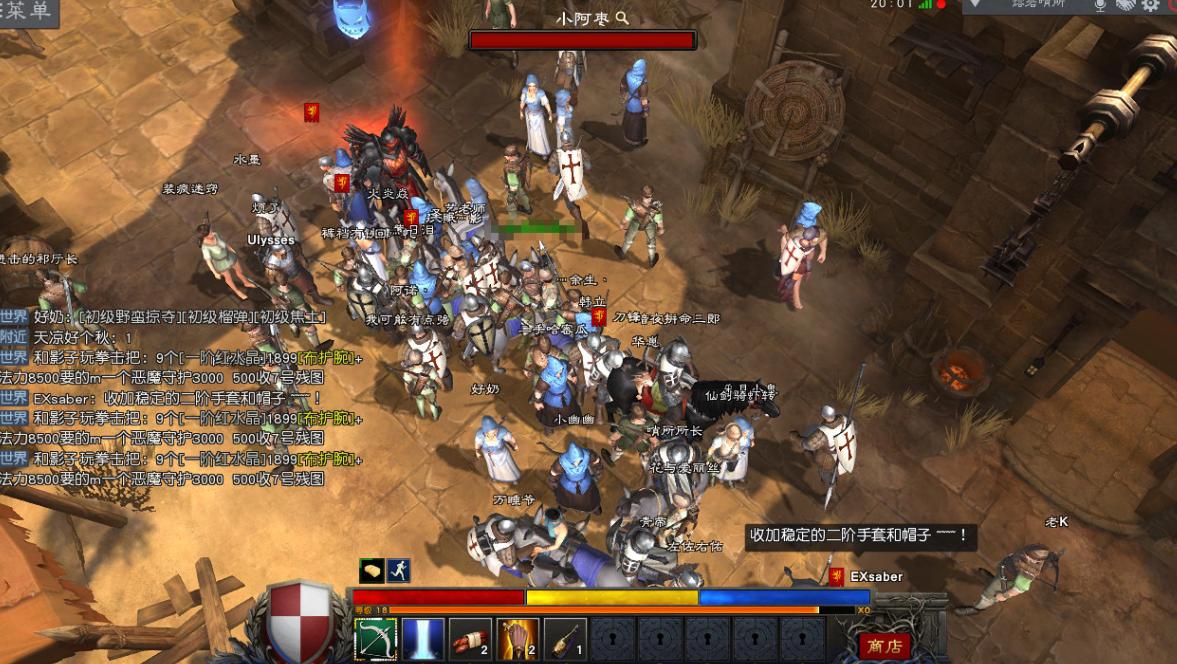Activate the blue light pillar skill
The image size is (1177, 664).
[423, 640]
